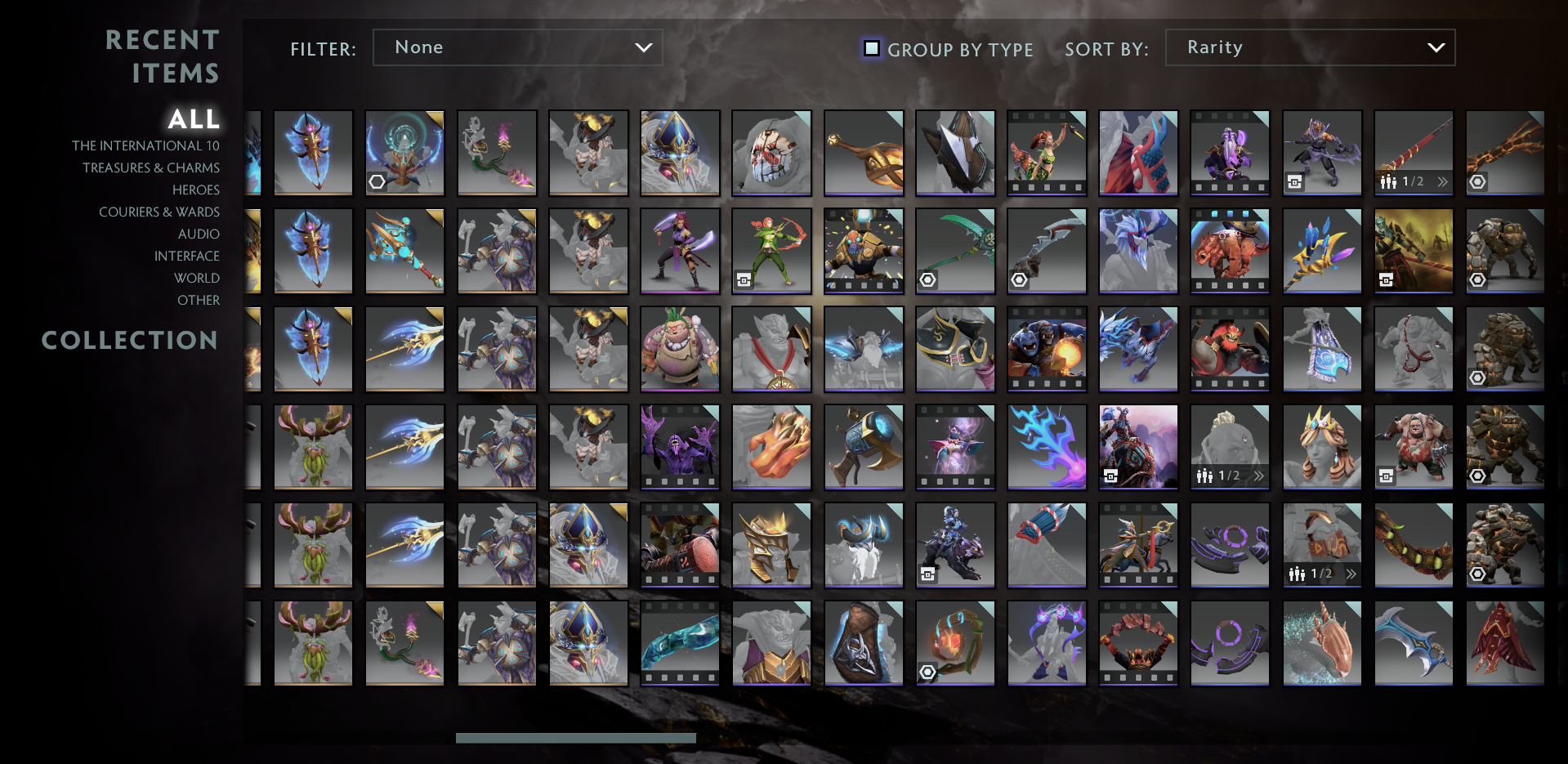This screenshot has height=764, width=1568.
Task: Click the chest icon on the Pudge butcher item
Action: [1386, 477]
